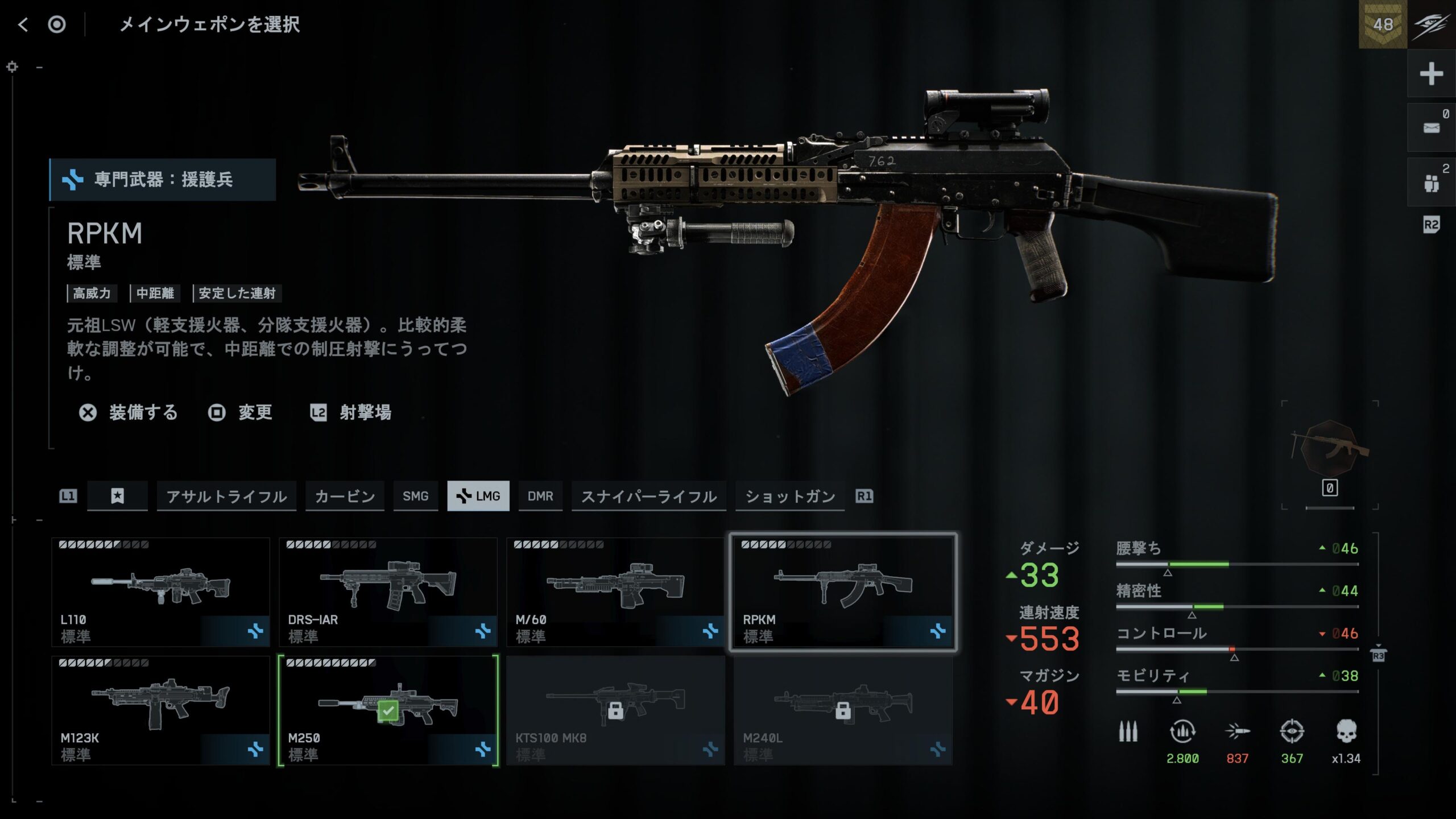Equip the RPKM with 装備する
Image resolution: width=1456 pixels, height=819 pixels.
(129, 412)
